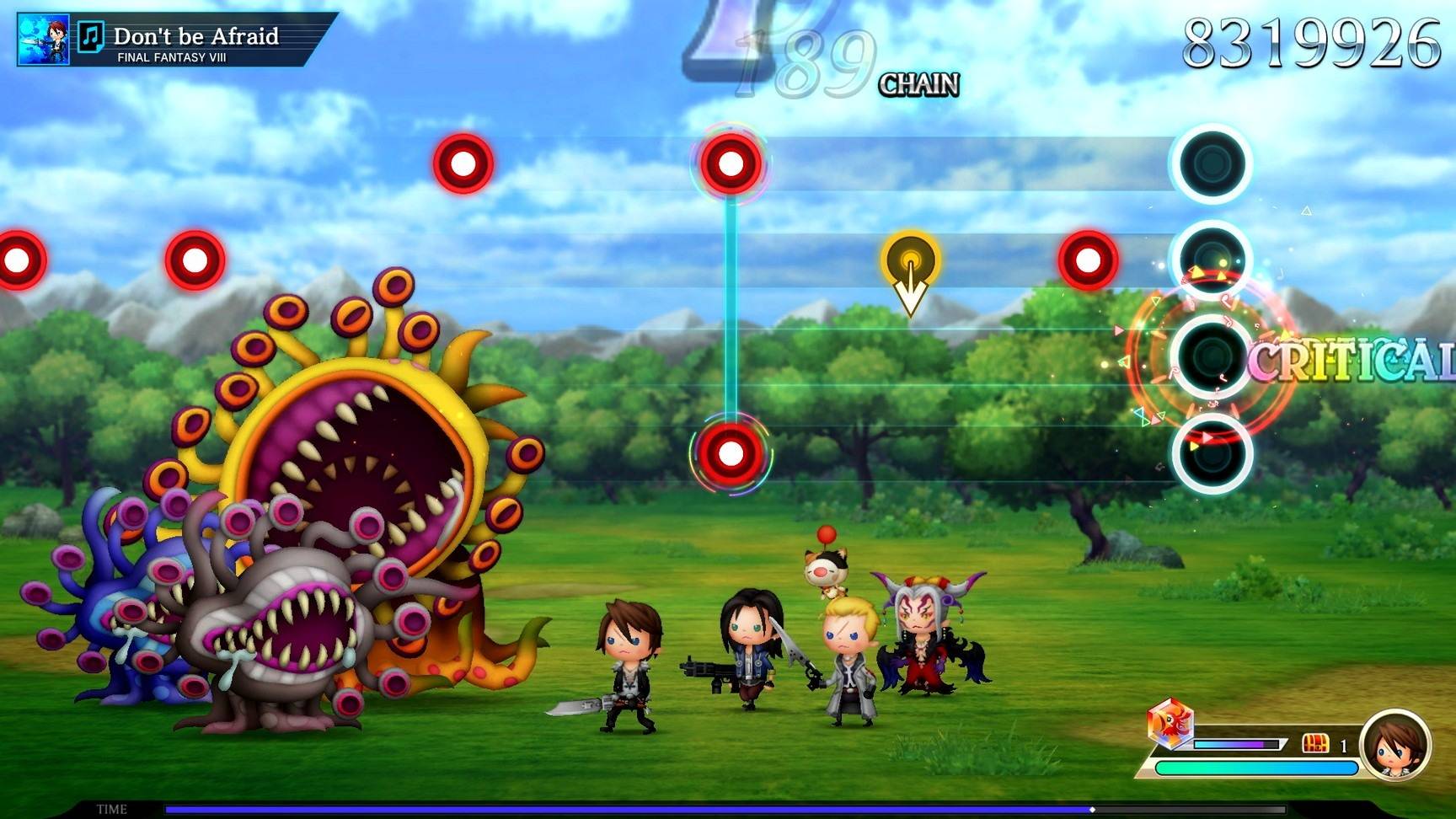The height and width of the screenshot is (819, 1456).
Task: Click the white marker on the TIME bar
Action: coord(1092,810)
